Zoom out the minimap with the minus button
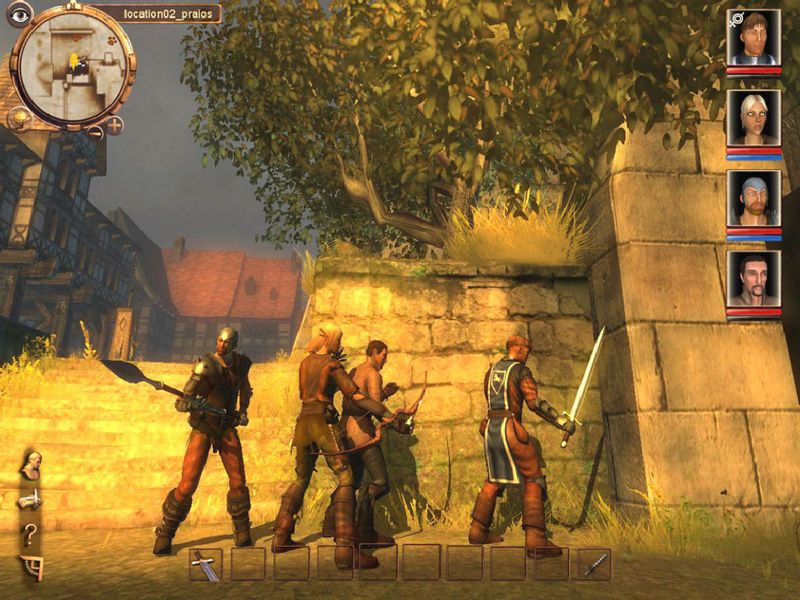Image resolution: width=800 pixels, height=600 pixels. pyautogui.click(x=95, y=132)
